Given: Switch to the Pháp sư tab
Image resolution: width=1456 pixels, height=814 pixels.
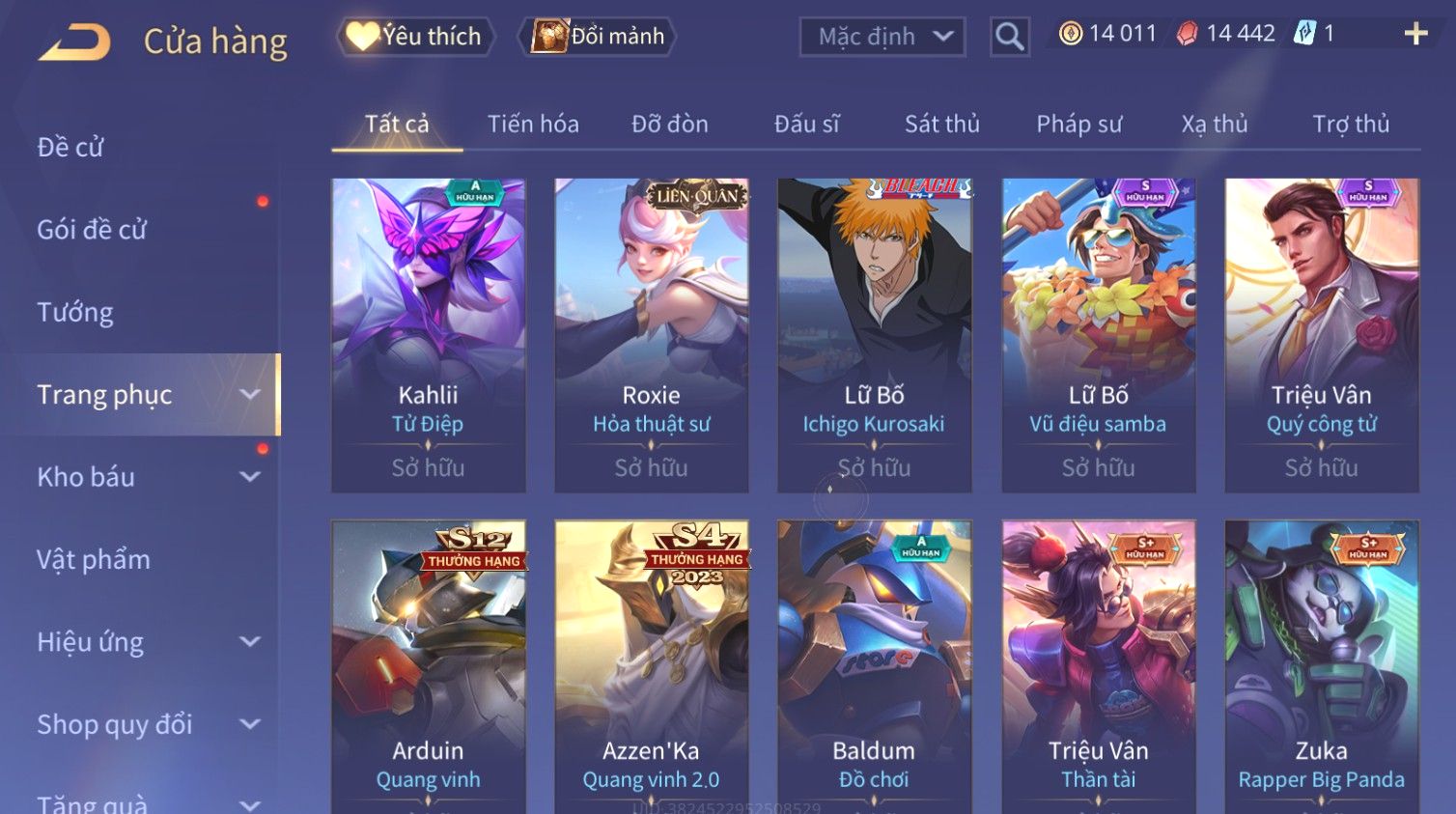Looking at the screenshot, I should coord(1078,124).
